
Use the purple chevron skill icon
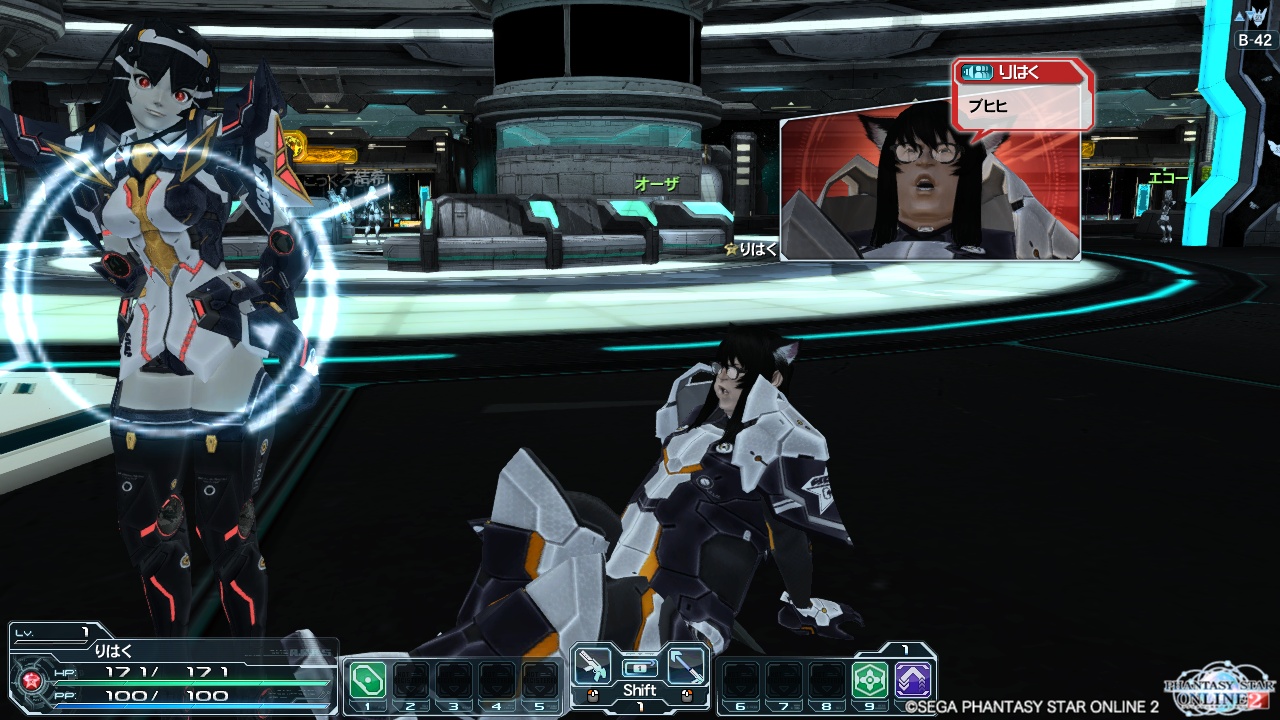(x=913, y=680)
